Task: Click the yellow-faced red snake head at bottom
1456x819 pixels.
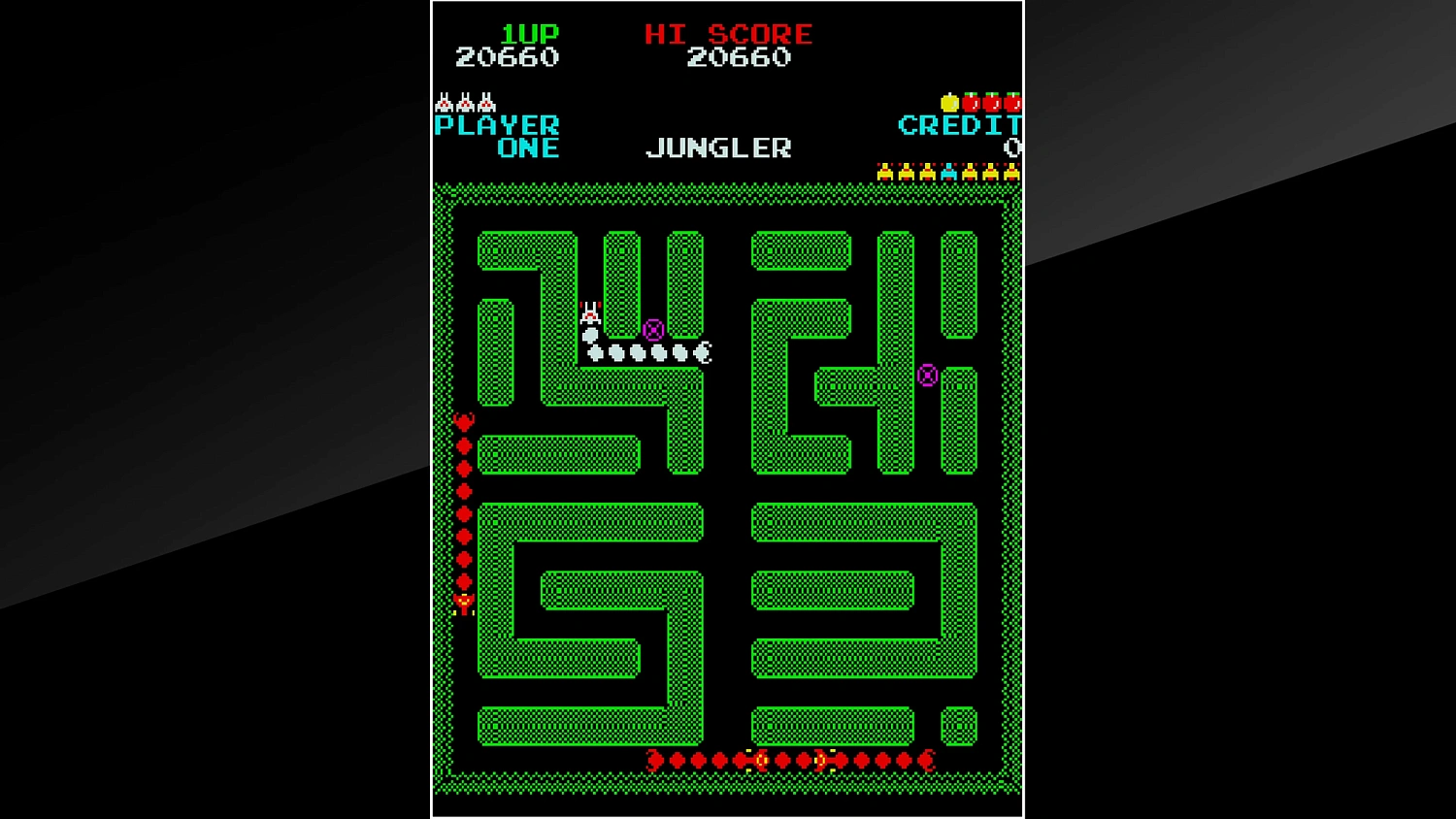Action: [762, 761]
